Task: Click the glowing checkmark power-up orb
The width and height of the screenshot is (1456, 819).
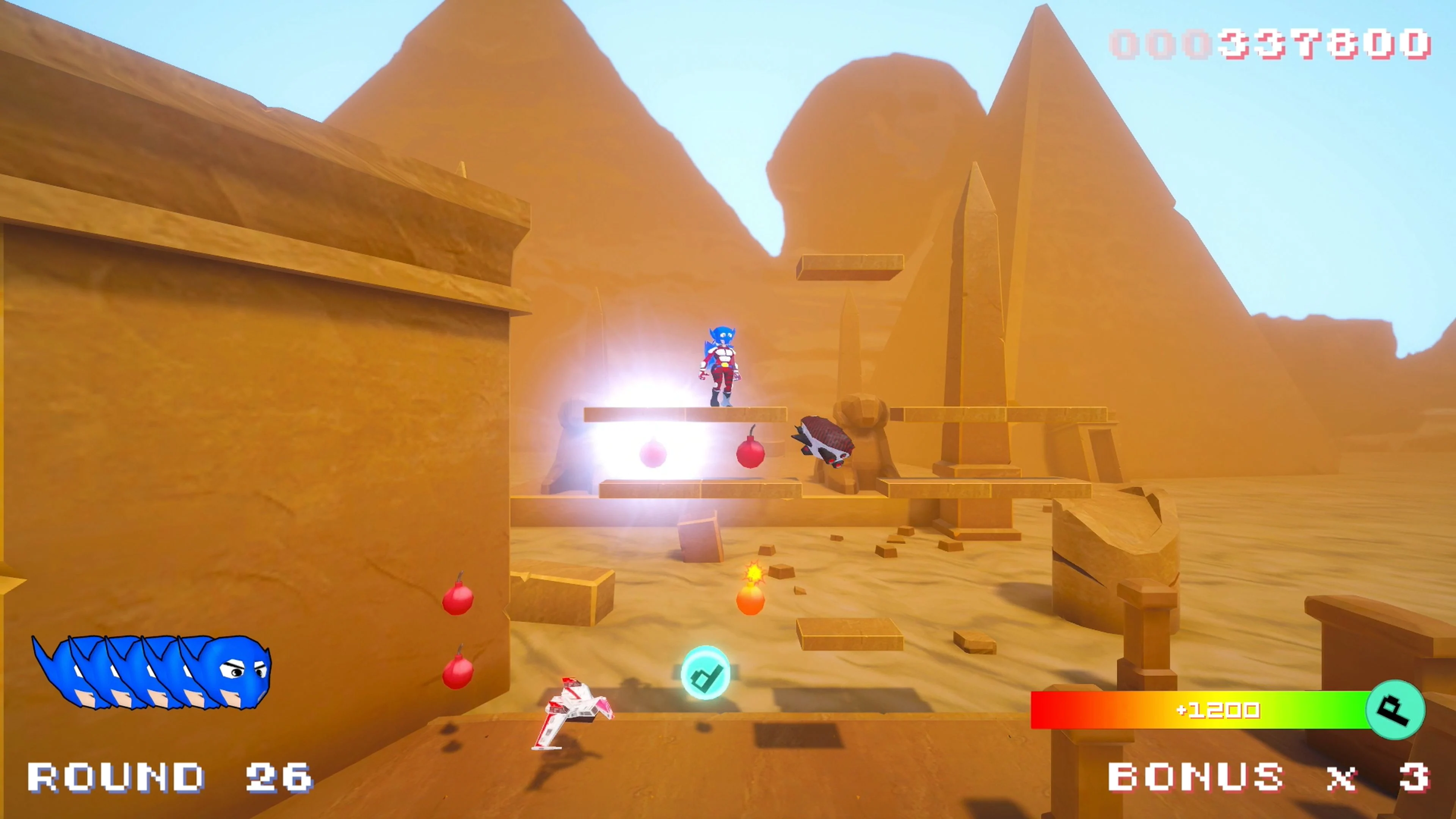Action: pyautogui.click(x=706, y=673)
